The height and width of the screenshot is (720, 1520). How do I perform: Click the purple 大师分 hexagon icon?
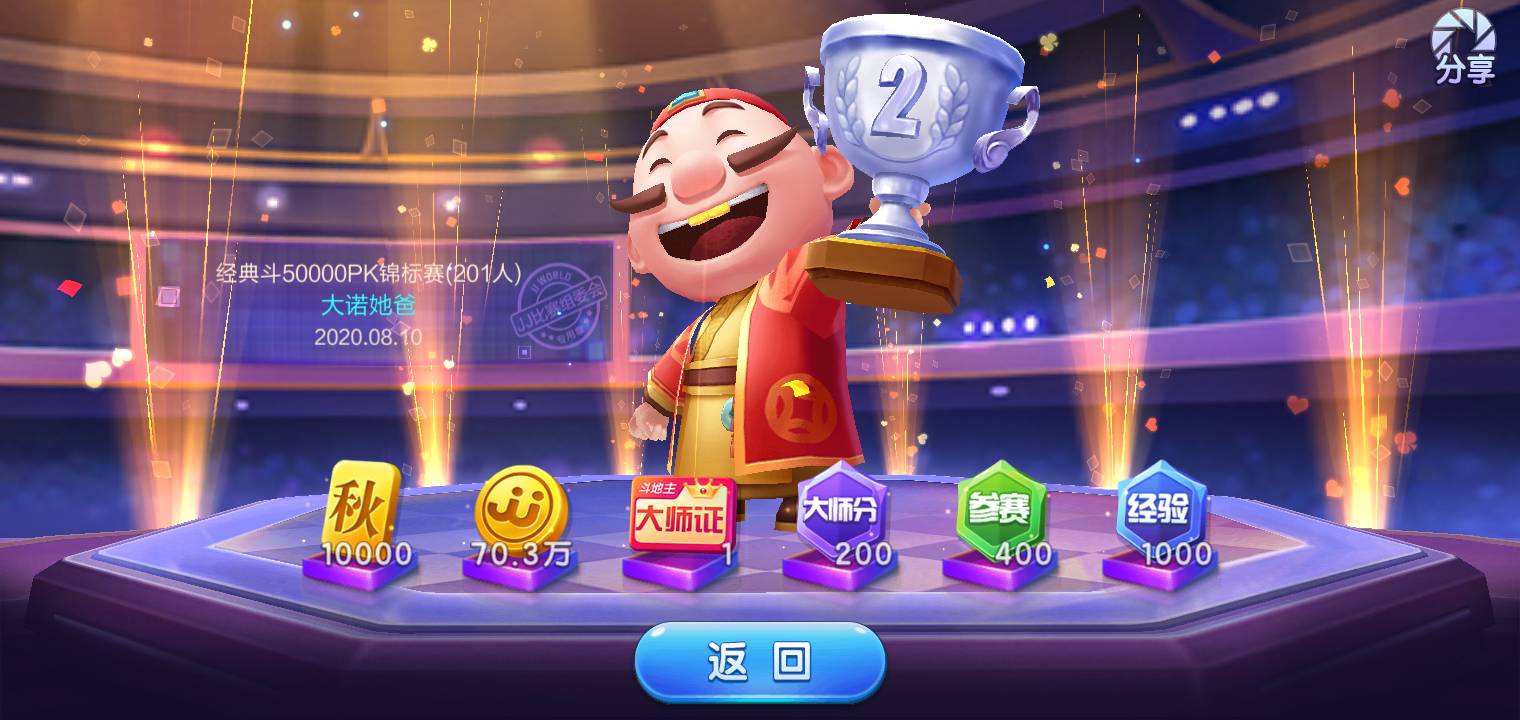point(842,510)
